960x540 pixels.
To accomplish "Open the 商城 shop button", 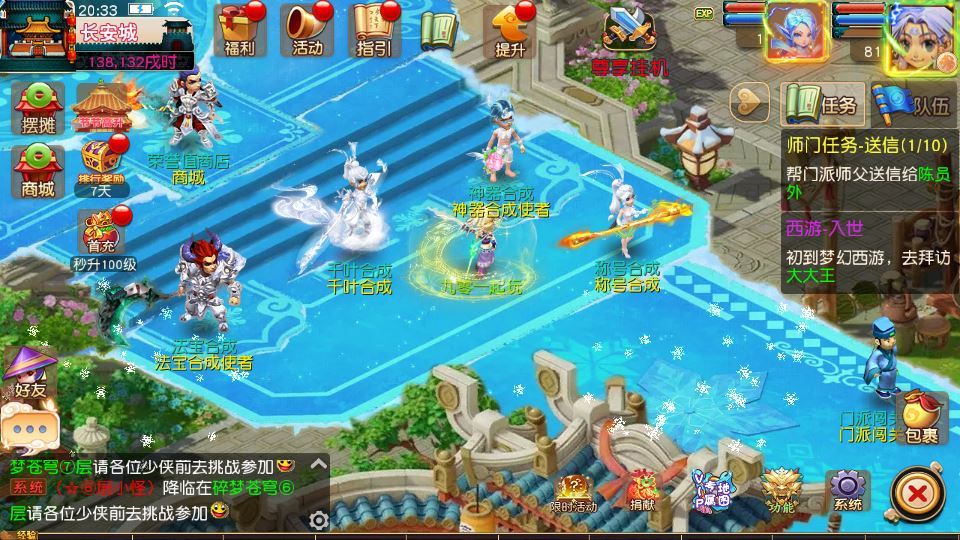I will pyautogui.click(x=38, y=170).
